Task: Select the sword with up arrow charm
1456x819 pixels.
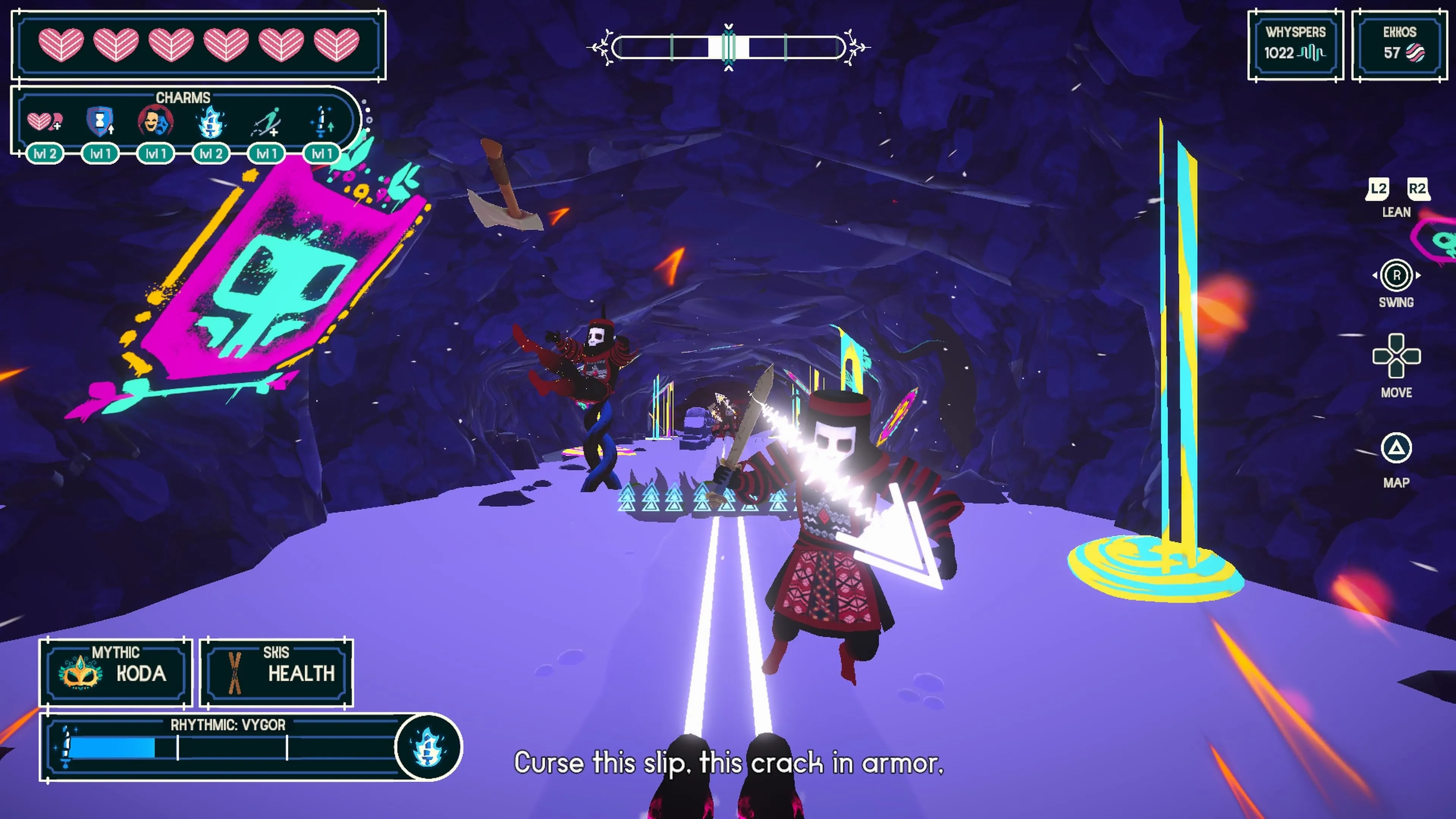Action: point(322,121)
